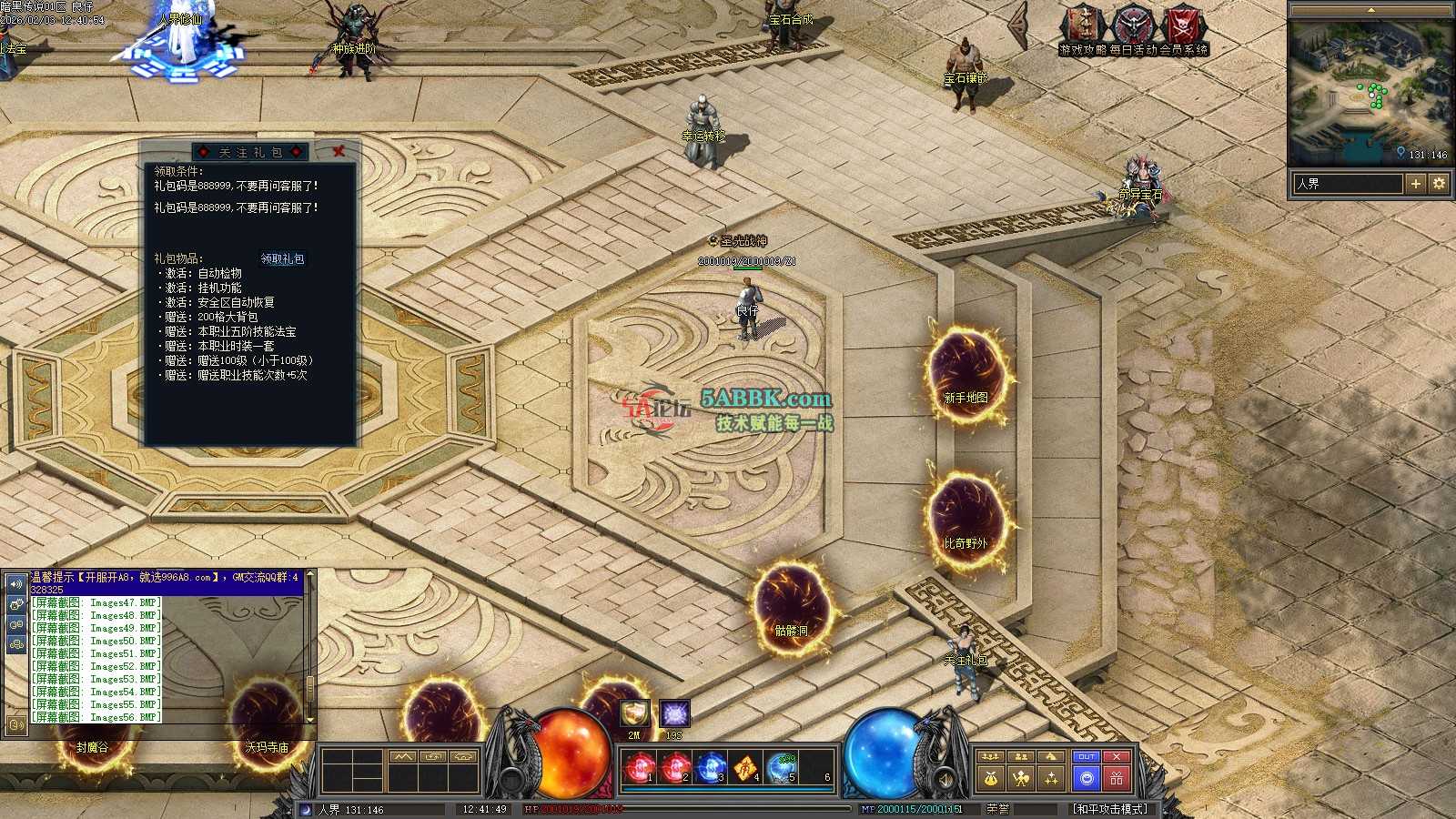
Task: Open the 游戏攻略 game guide icon
Action: coord(1083,29)
